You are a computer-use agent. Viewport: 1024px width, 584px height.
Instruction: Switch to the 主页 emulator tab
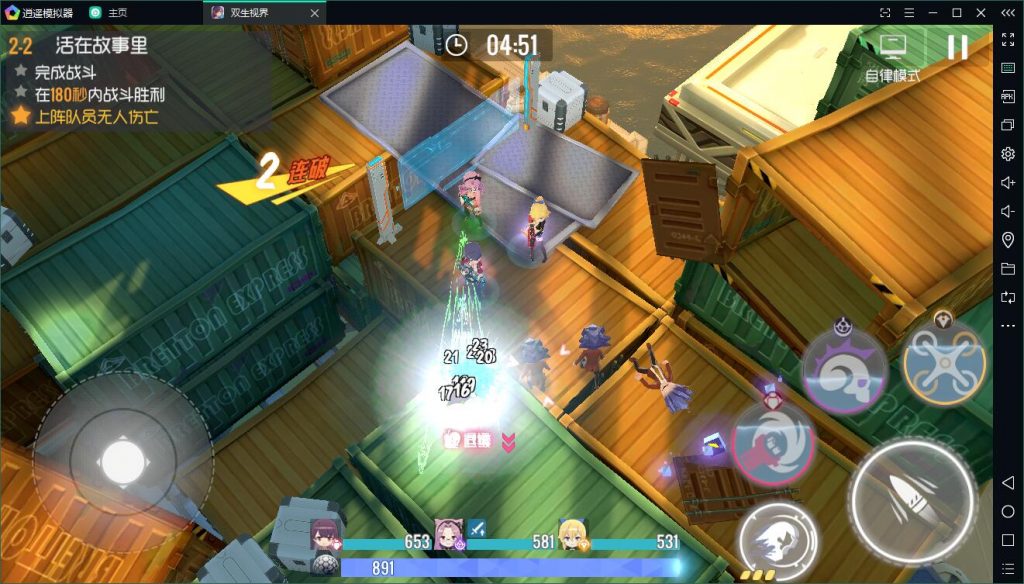117,12
